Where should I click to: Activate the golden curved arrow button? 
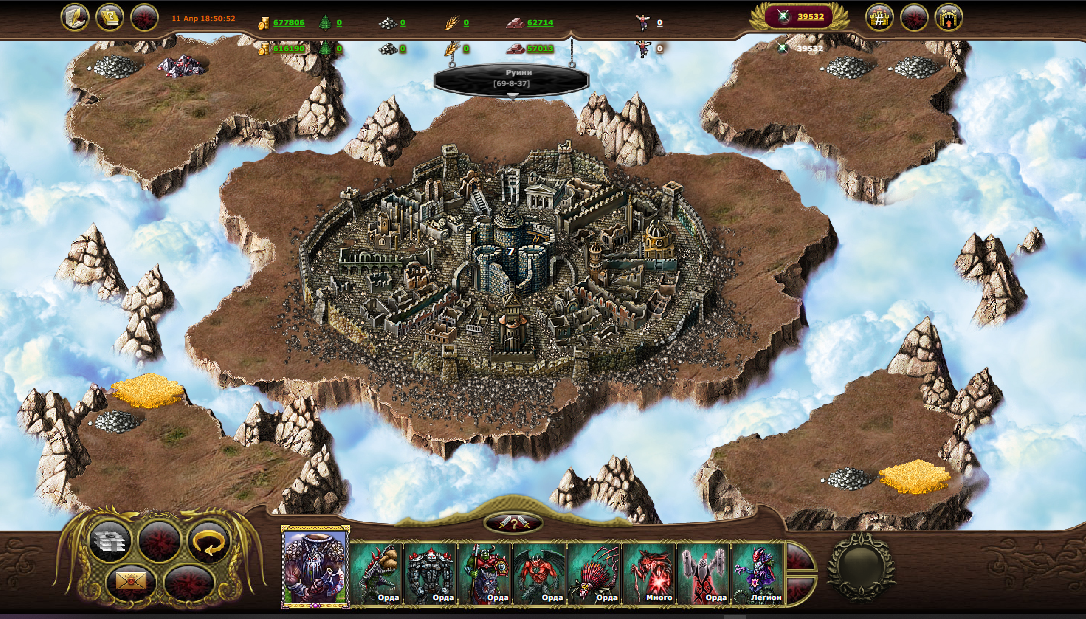point(209,541)
